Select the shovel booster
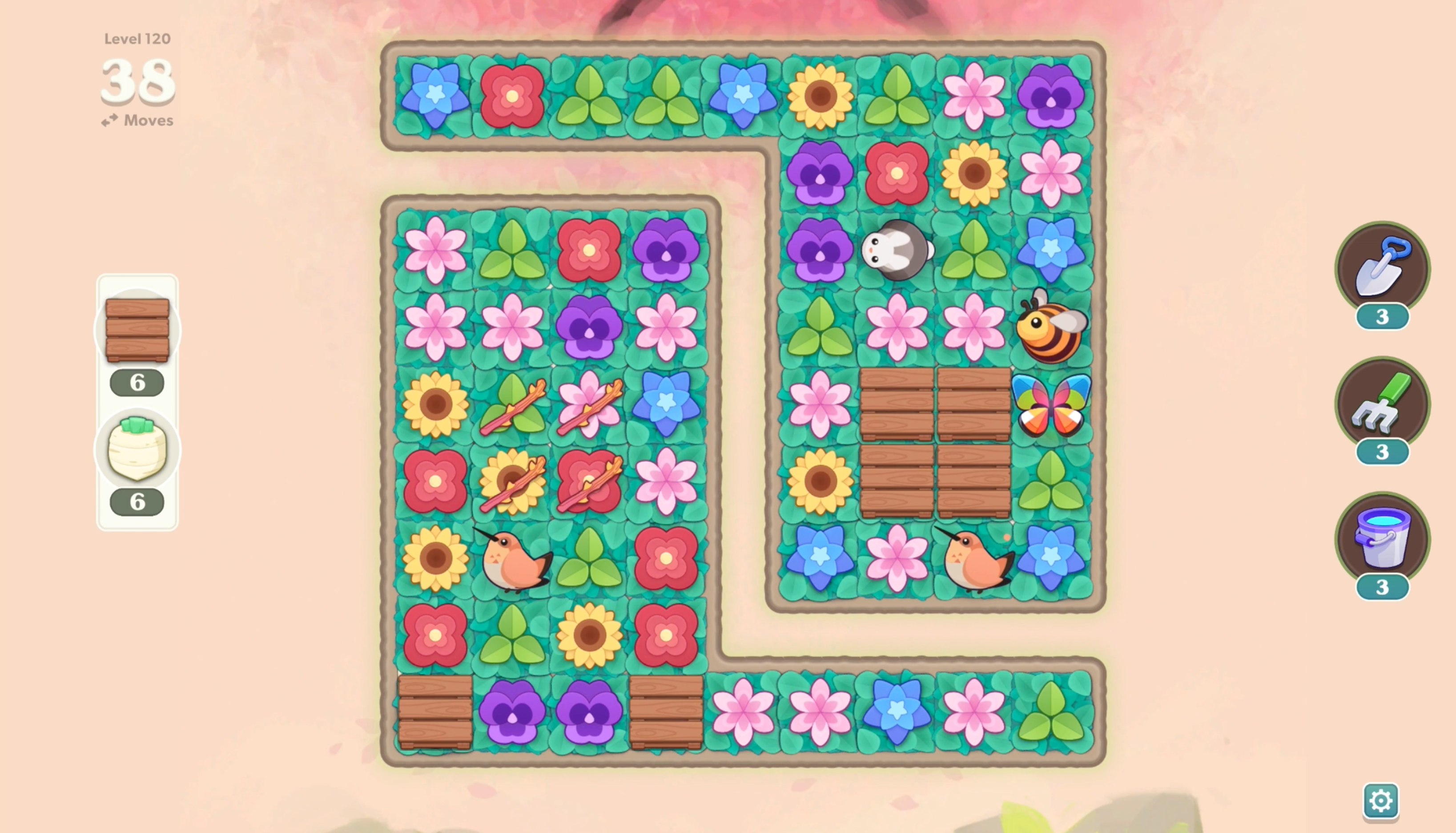The height and width of the screenshot is (833, 1456). coord(1382,268)
